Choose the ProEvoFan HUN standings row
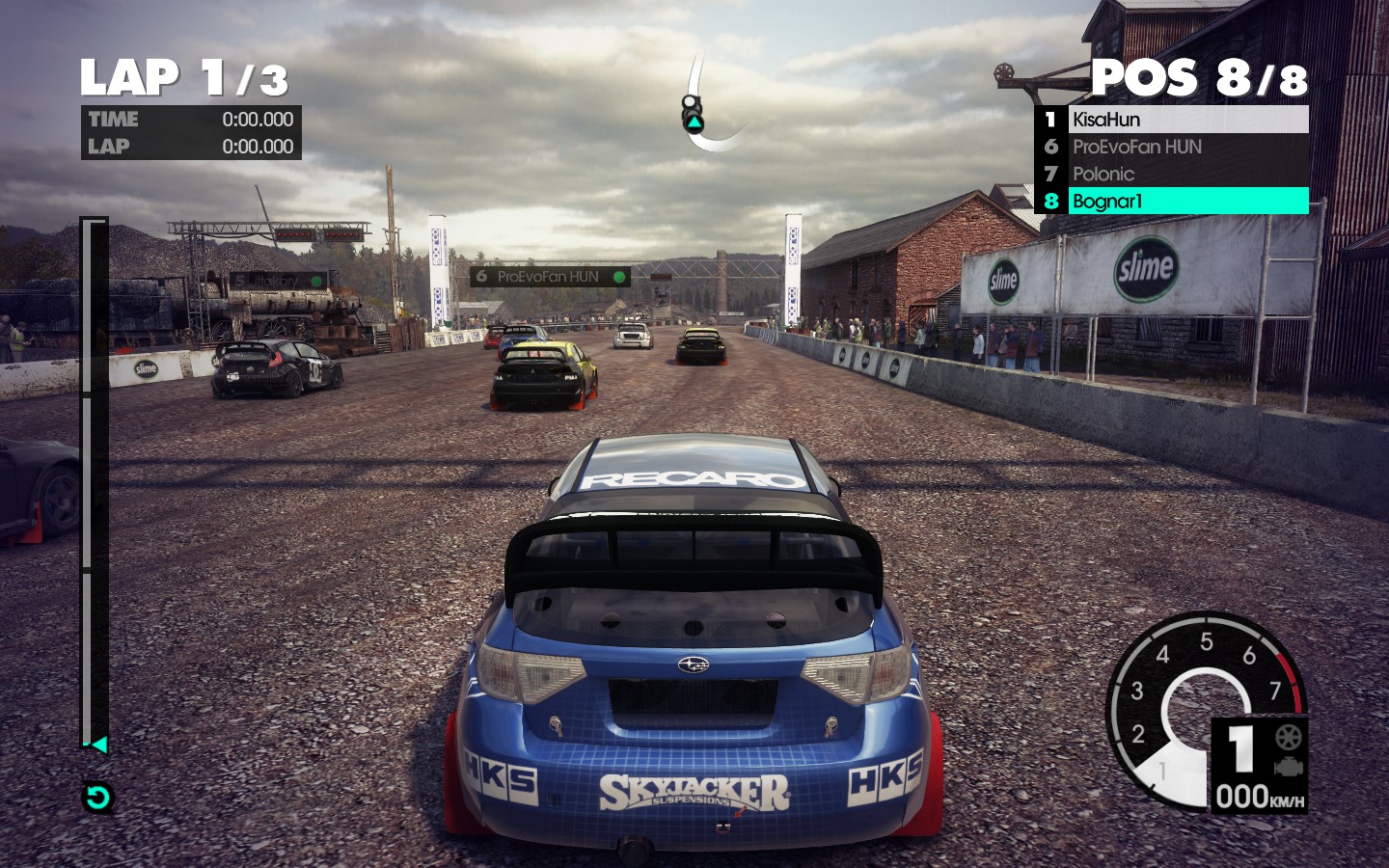The height and width of the screenshot is (868, 1389). [x=1171, y=147]
